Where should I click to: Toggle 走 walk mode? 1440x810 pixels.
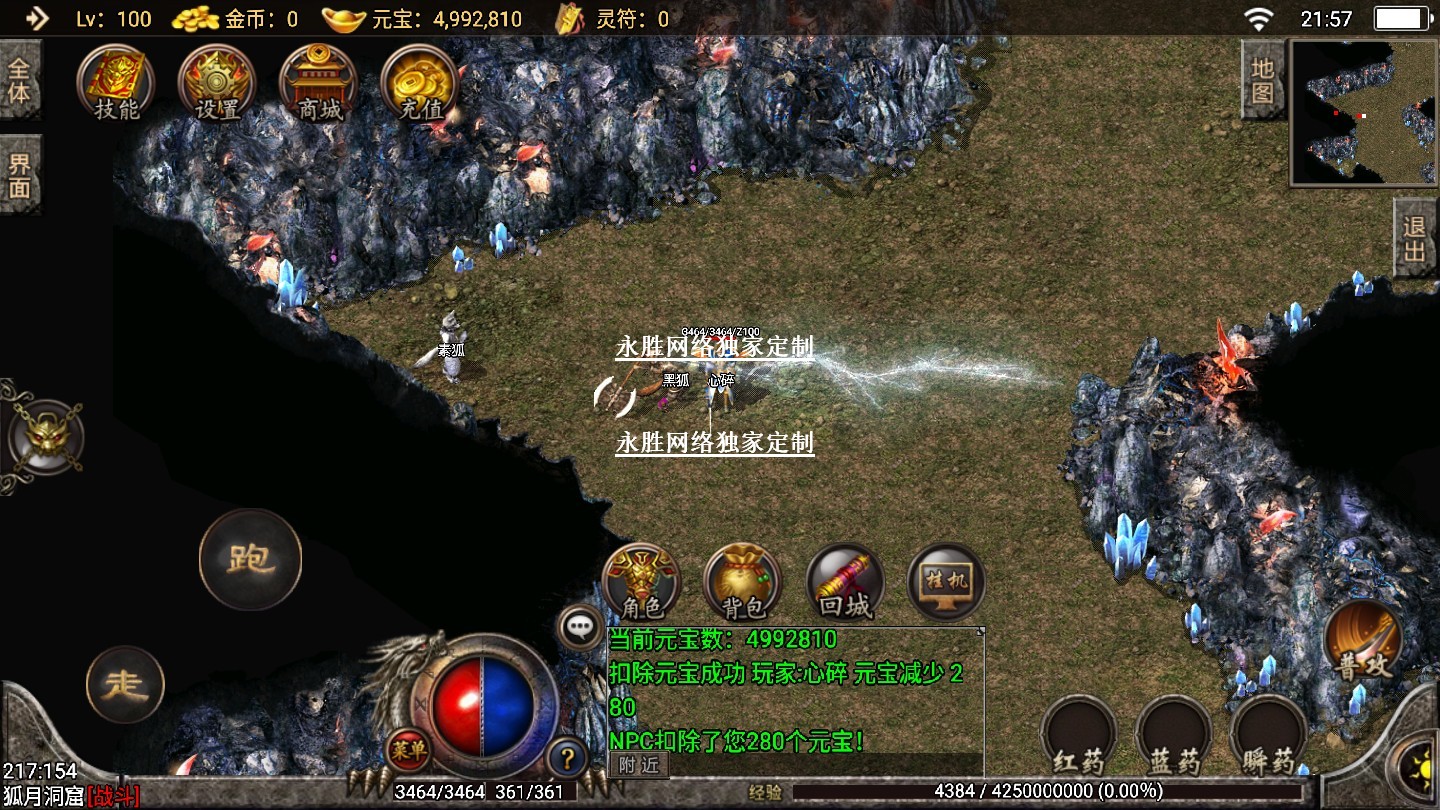126,685
